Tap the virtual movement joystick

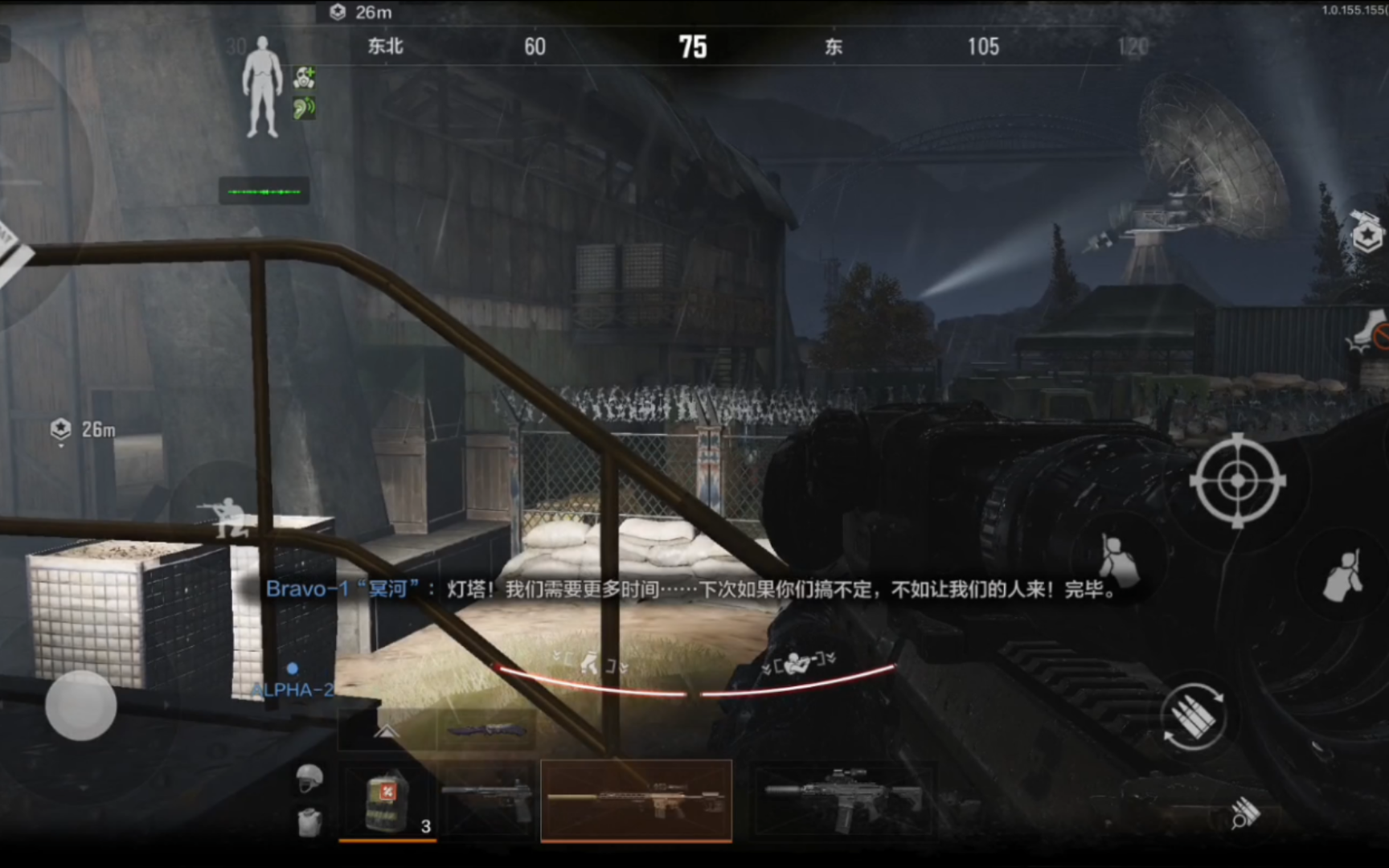tap(80, 705)
